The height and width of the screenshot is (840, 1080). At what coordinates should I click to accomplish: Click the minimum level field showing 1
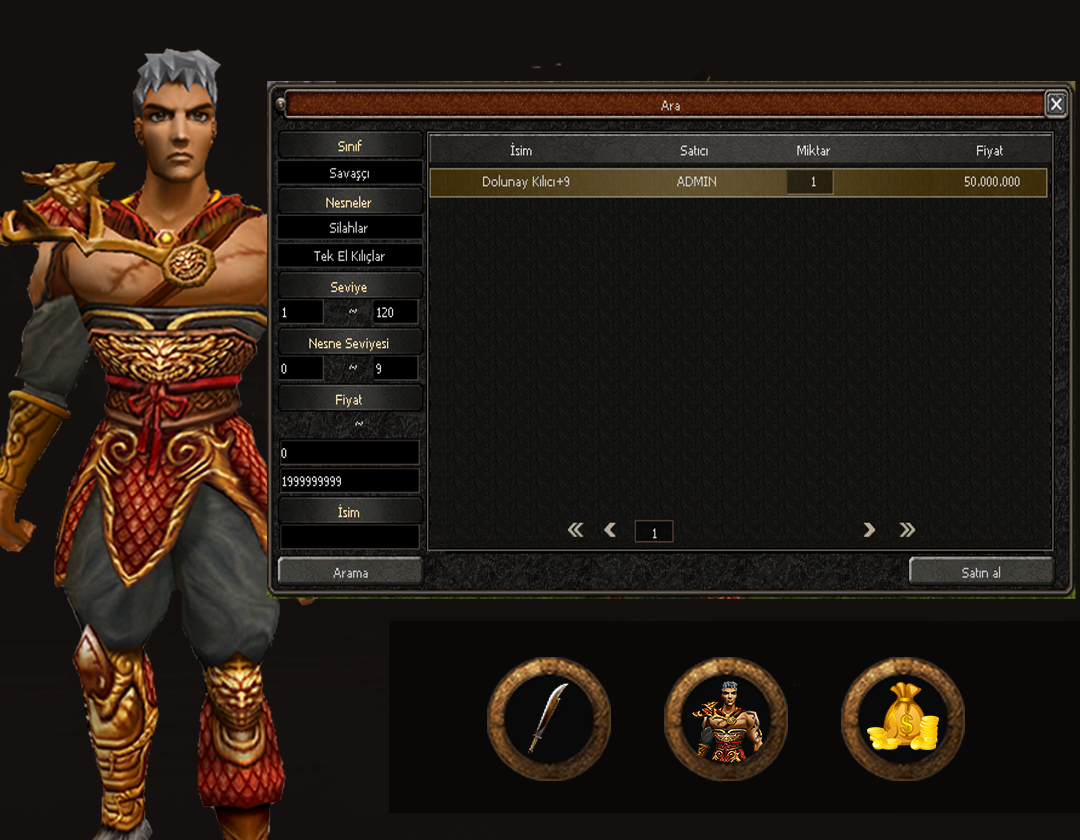point(300,312)
